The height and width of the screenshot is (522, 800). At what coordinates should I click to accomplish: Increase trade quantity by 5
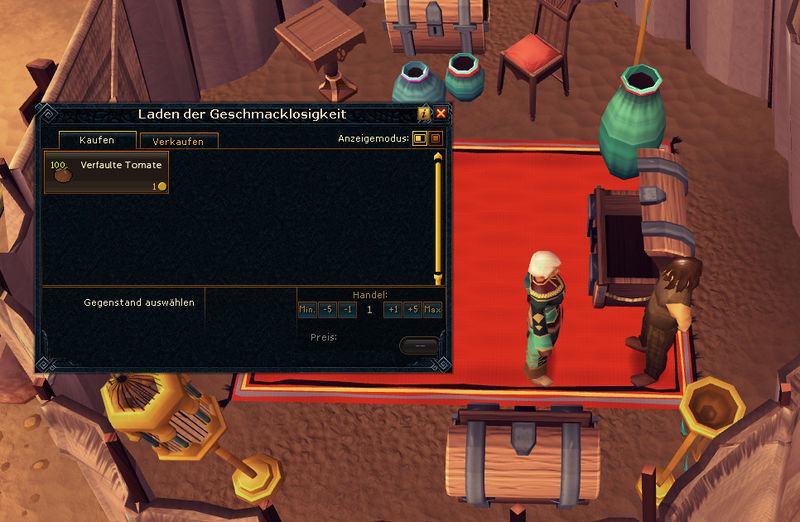[x=412, y=310]
